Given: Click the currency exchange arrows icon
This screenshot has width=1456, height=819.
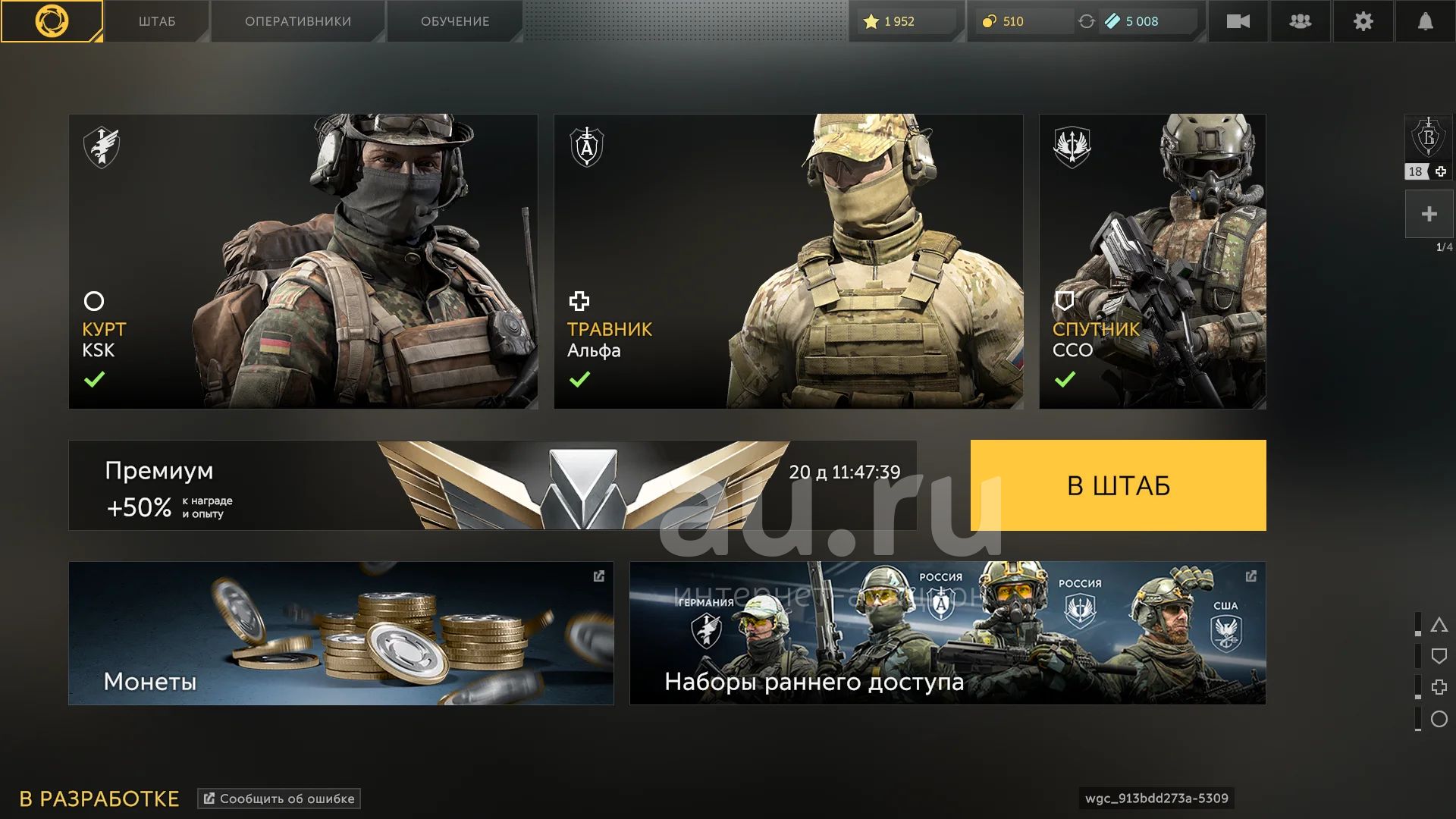Looking at the screenshot, I should click(x=1086, y=21).
